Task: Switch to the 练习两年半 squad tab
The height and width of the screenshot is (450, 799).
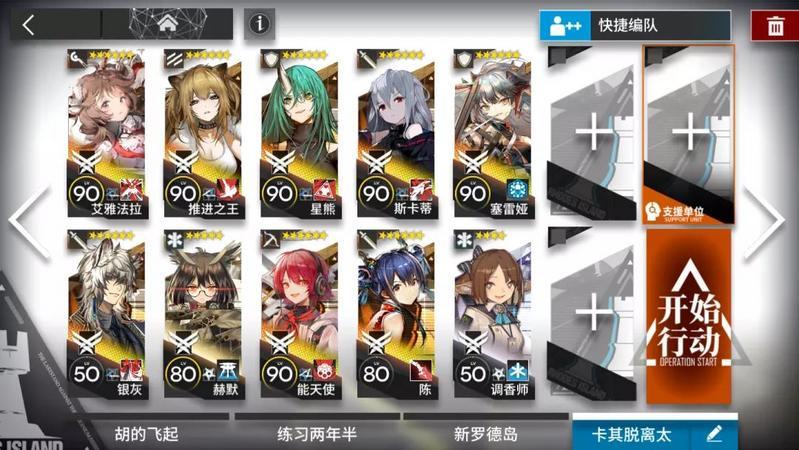Action: click(x=316, y=434)
